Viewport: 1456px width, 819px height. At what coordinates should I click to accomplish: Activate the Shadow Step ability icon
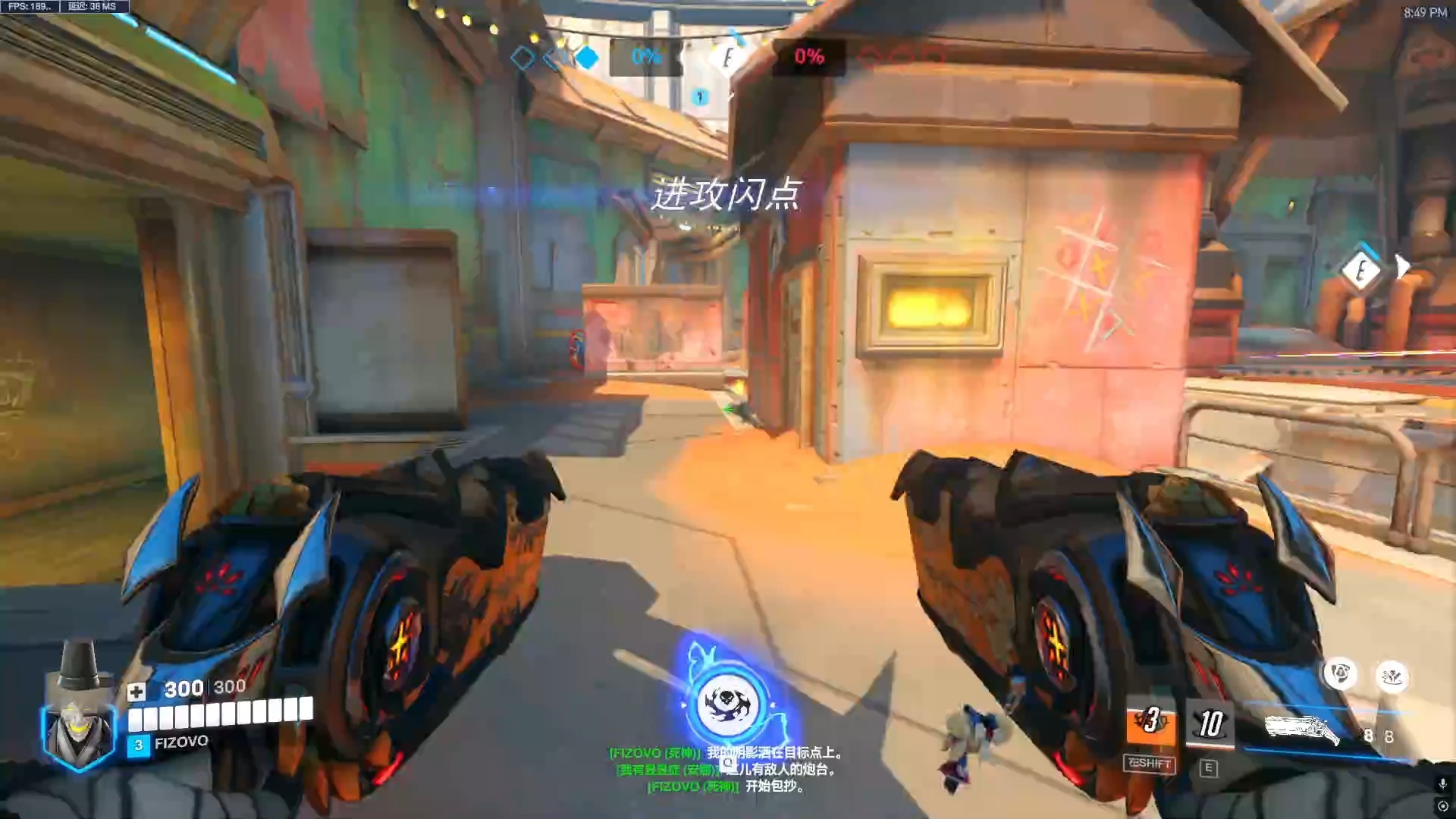coord(1210,725)
